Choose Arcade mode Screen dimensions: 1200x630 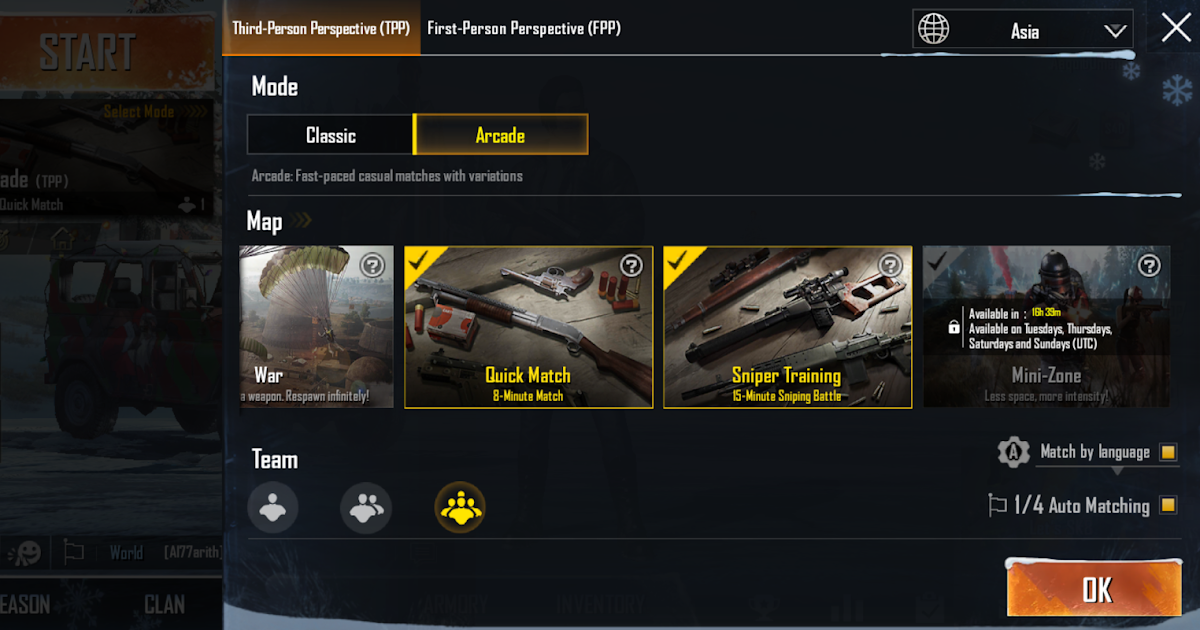[500, 135]
